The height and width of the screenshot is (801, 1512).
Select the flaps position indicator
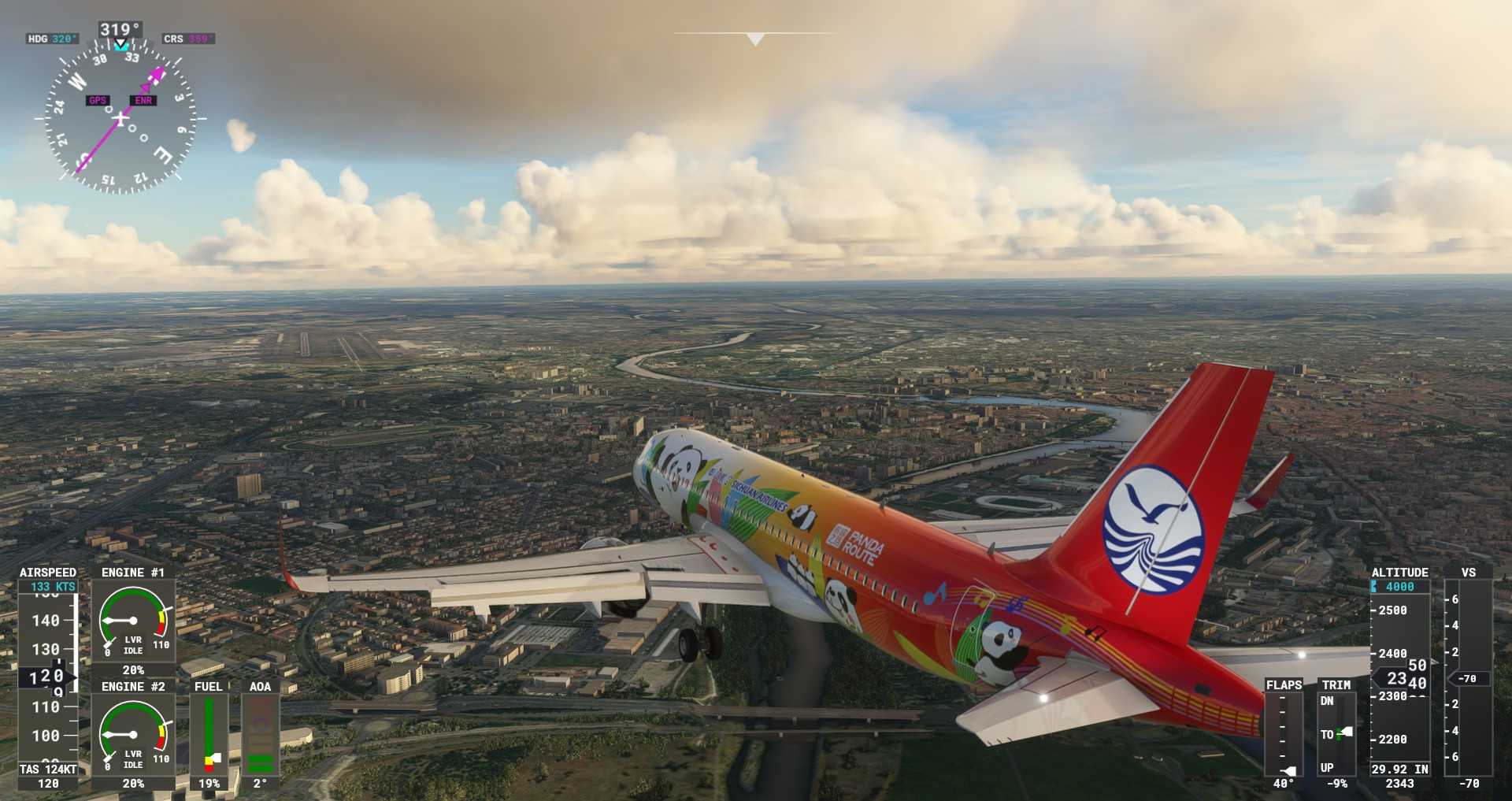coord(1283,734)
